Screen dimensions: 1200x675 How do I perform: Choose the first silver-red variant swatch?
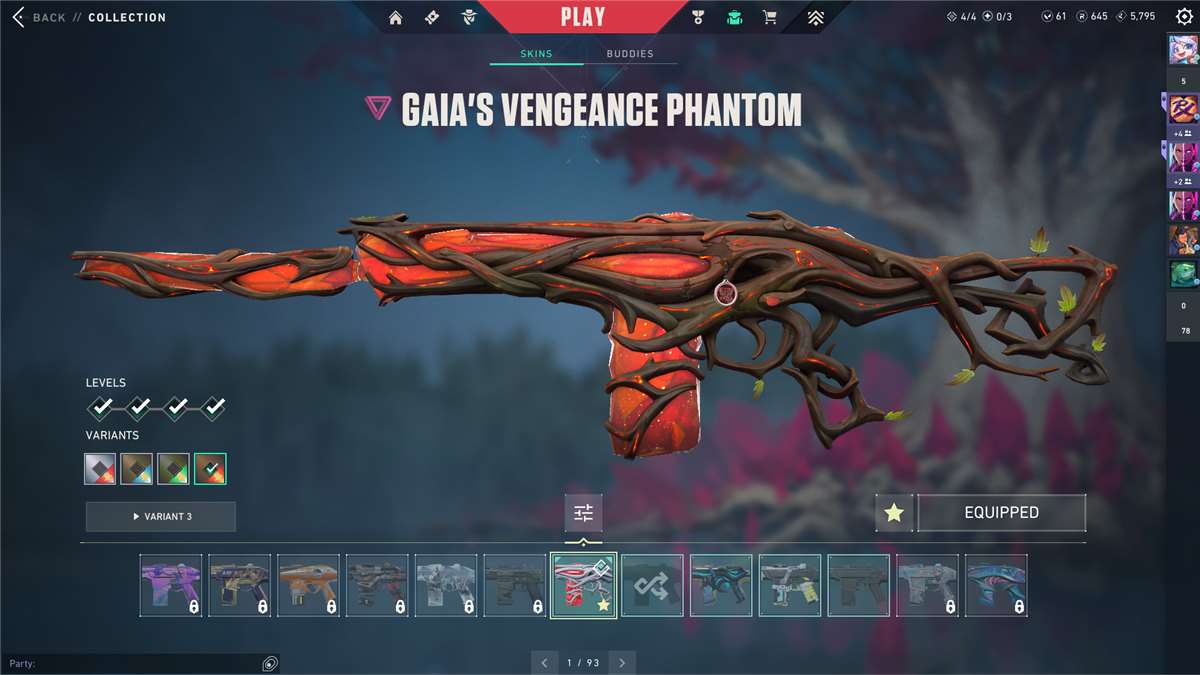tap(100, 468)
